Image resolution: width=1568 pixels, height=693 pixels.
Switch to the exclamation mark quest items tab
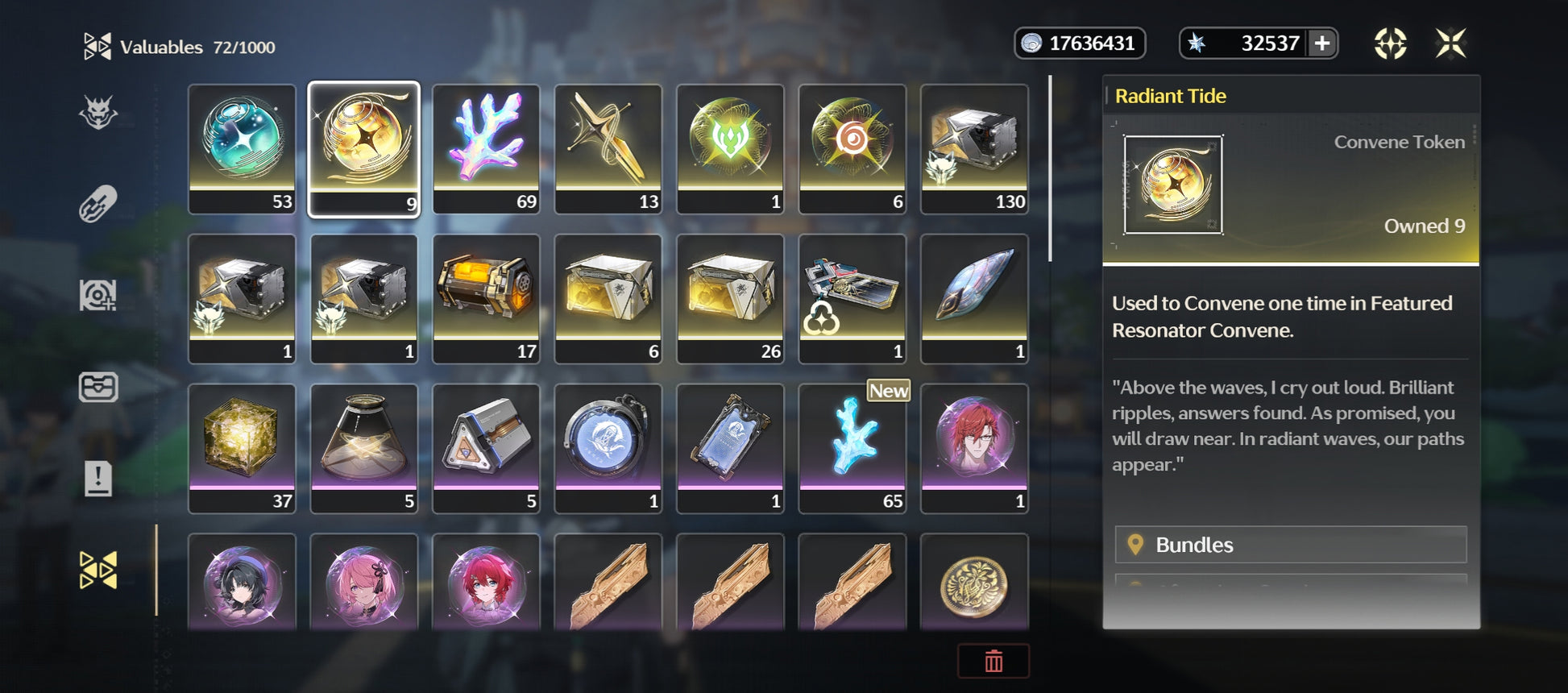[98, 479]
